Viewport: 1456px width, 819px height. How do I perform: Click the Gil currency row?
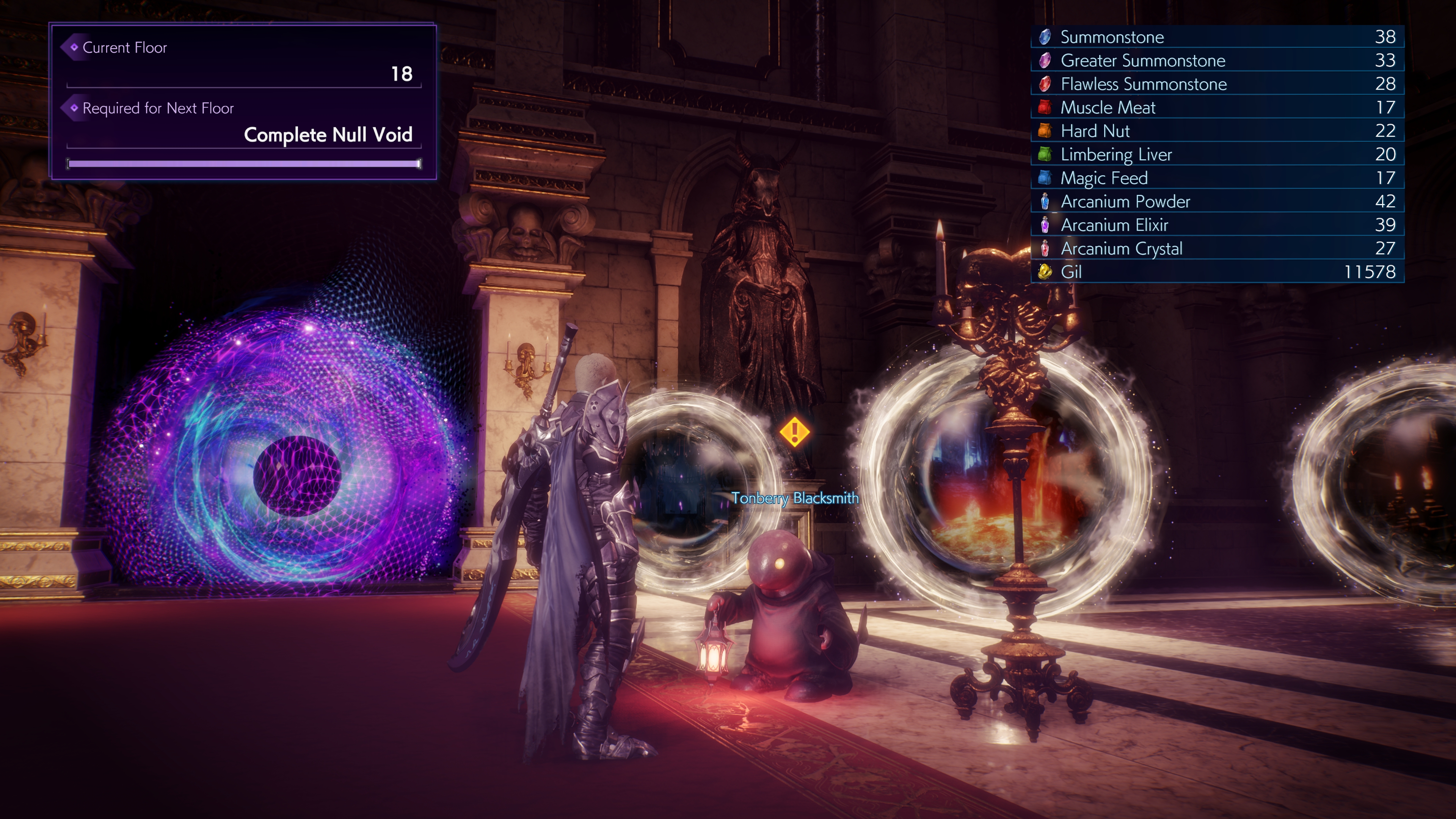1218,272
